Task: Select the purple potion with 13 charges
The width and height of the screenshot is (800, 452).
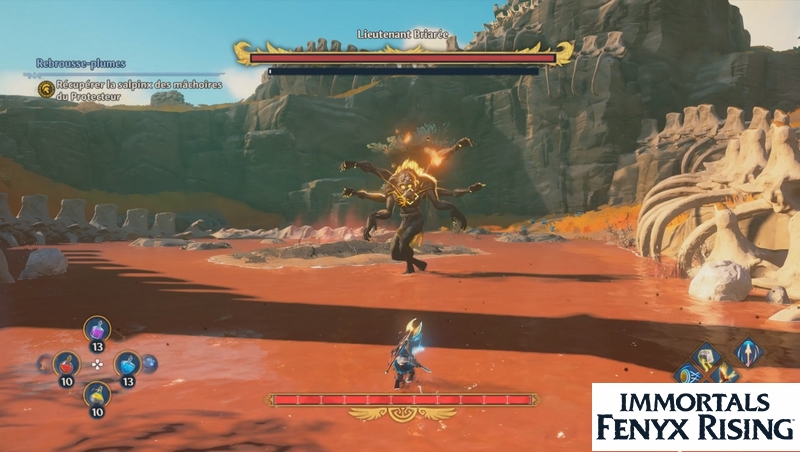Action: click(x=97, y=331)
